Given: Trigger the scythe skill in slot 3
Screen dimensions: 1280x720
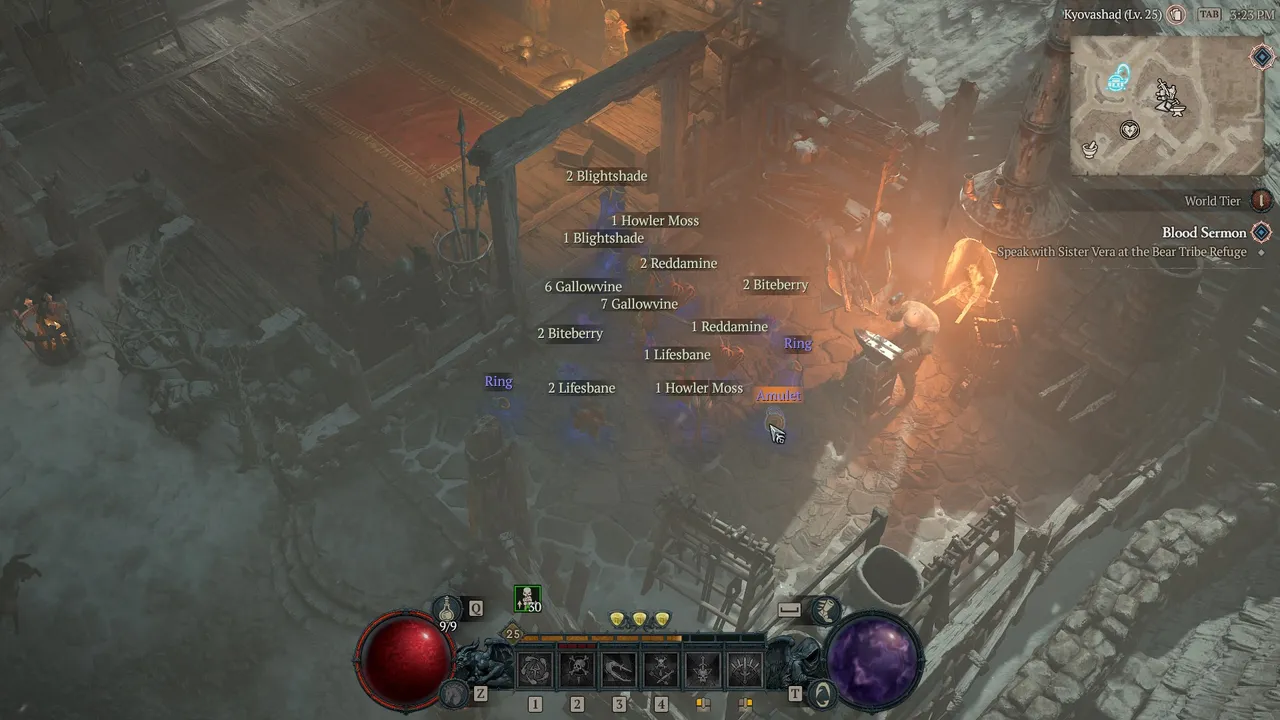Looking at the screenshot, I should click(619, 669).
